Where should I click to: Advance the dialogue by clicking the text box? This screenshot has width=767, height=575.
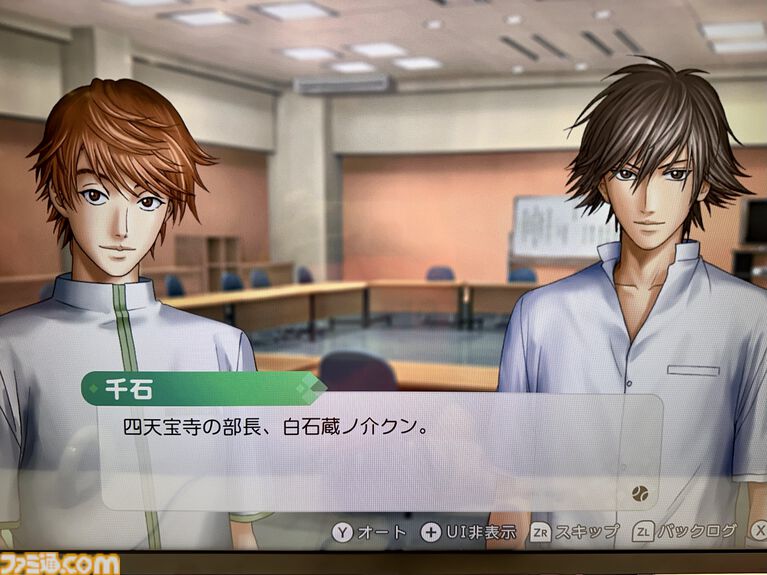pyautogui.click(x=380, y=452)
